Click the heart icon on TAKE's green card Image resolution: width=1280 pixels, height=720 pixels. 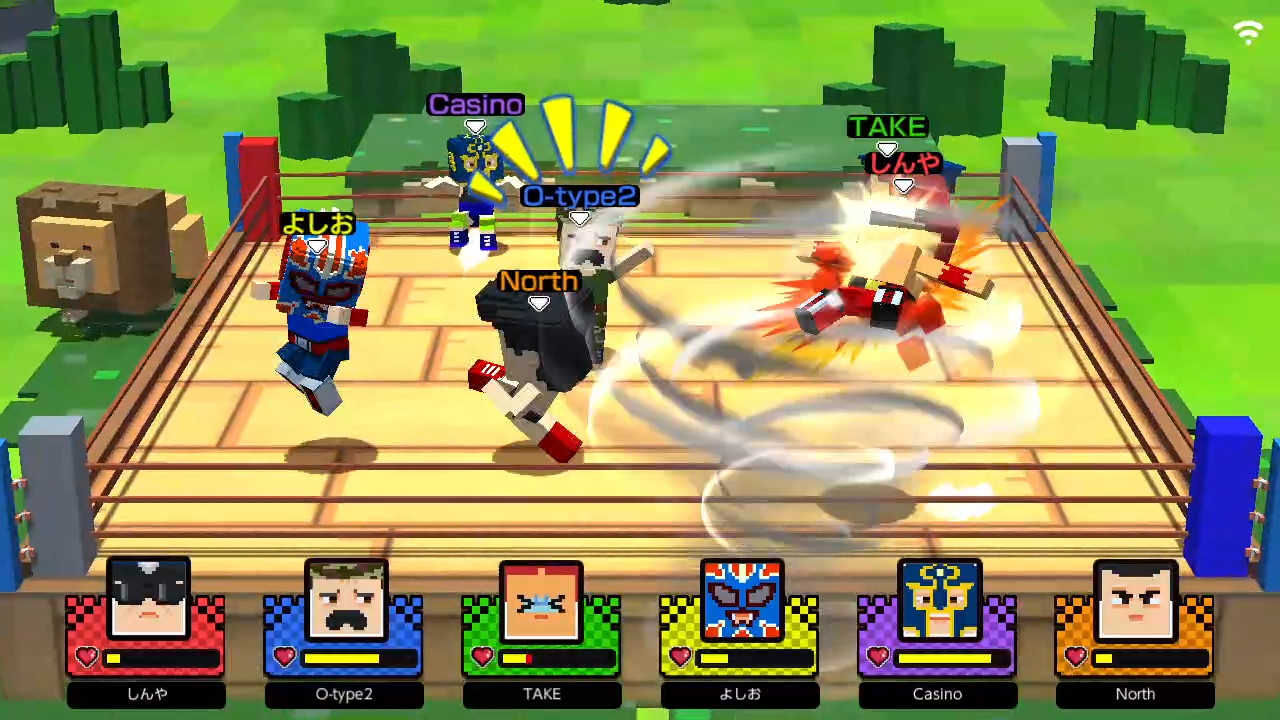[x=482, y=657]
